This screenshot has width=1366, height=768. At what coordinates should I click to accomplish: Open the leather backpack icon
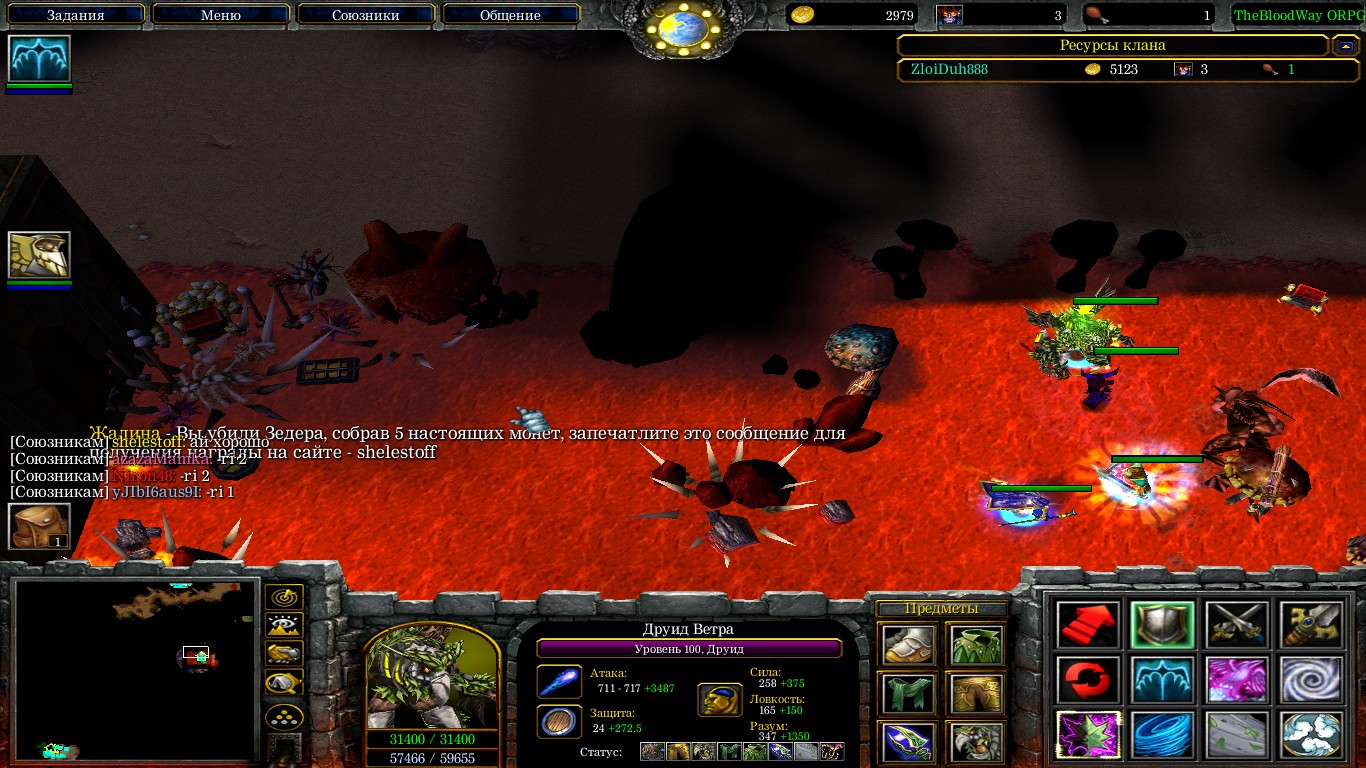(x=39, y=526)
